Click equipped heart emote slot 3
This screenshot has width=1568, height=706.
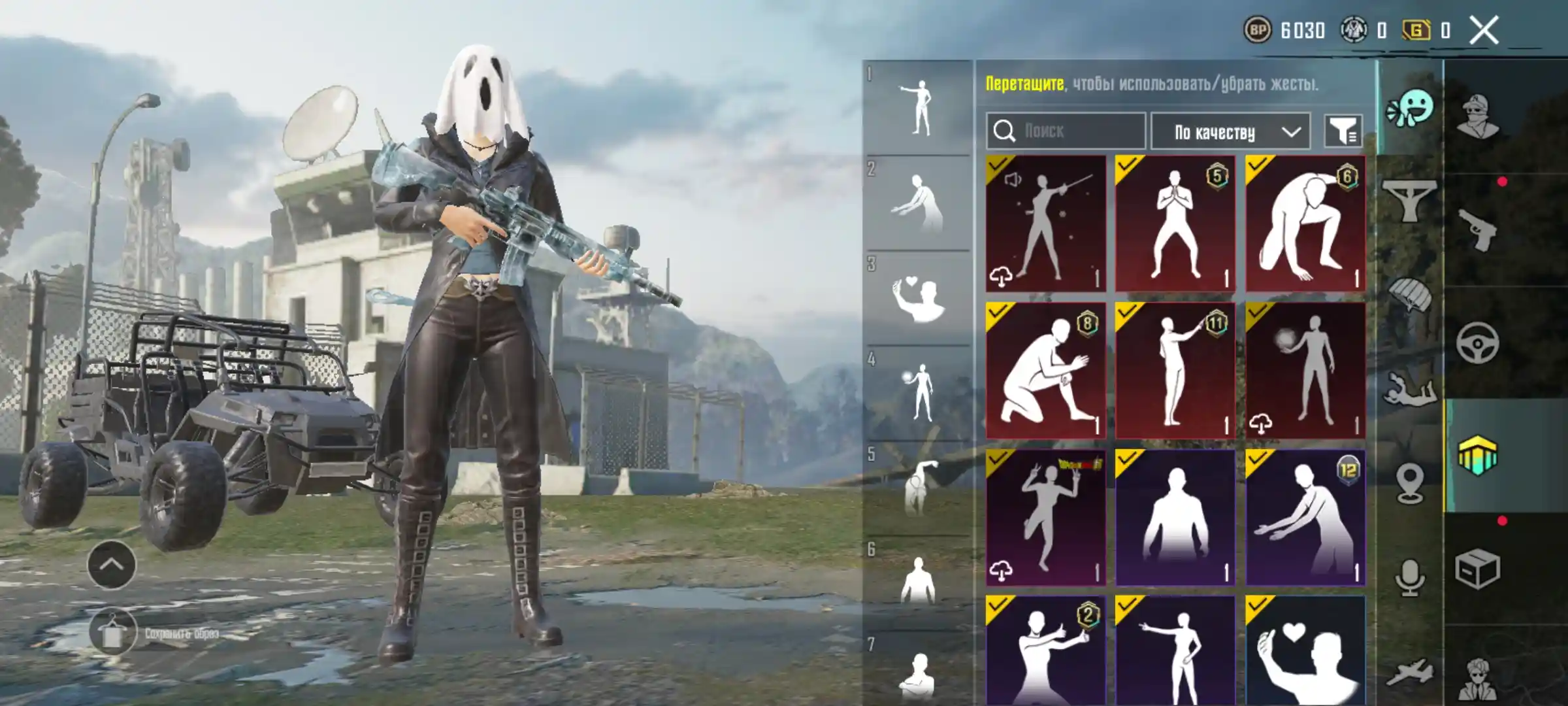[918, 299]
